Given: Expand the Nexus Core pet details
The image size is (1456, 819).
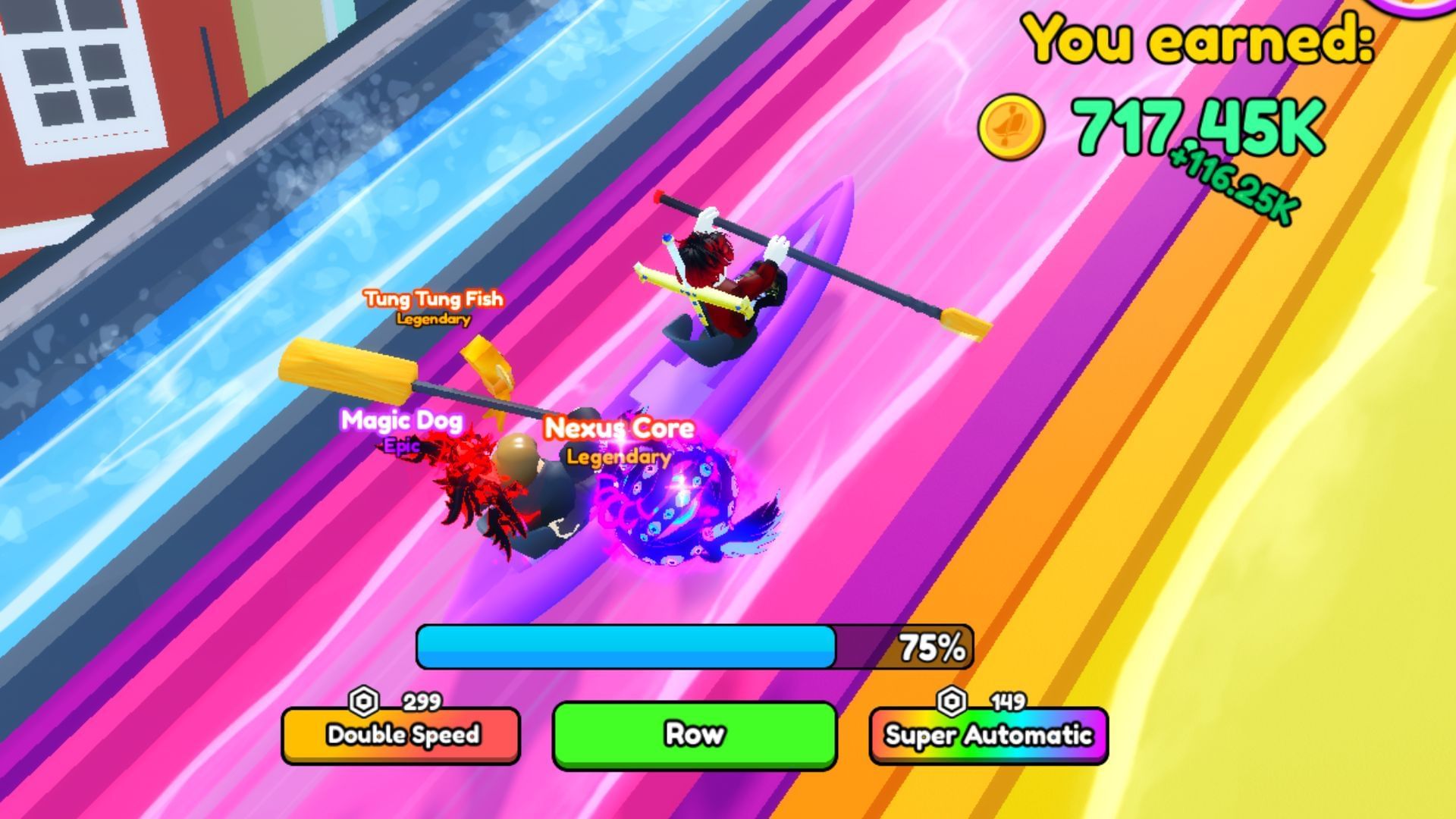Looking at the screenshot, I should pyautogui.click(x=617, y=428).
